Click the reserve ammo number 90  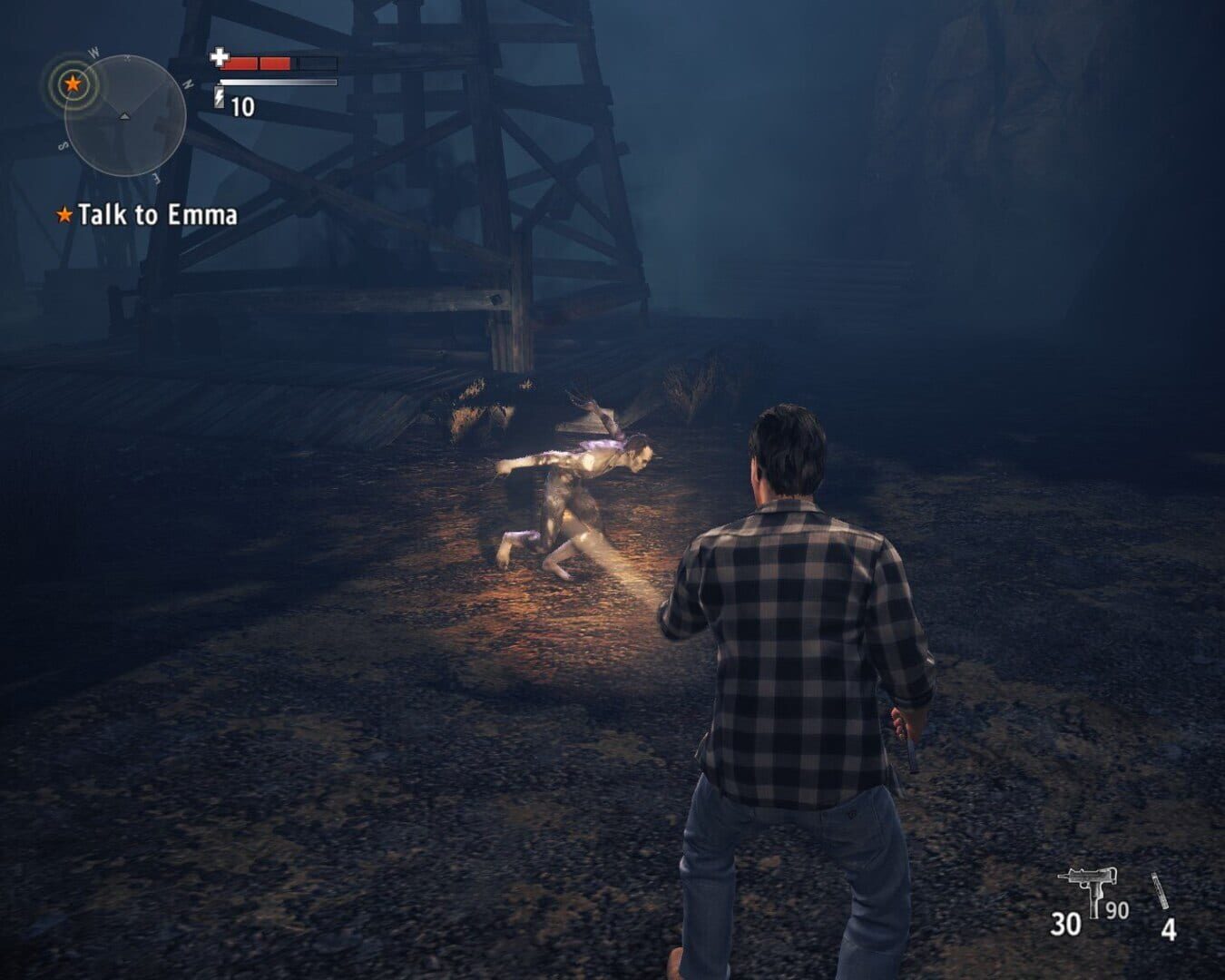pyautogui.click(x=1117, y=910)
